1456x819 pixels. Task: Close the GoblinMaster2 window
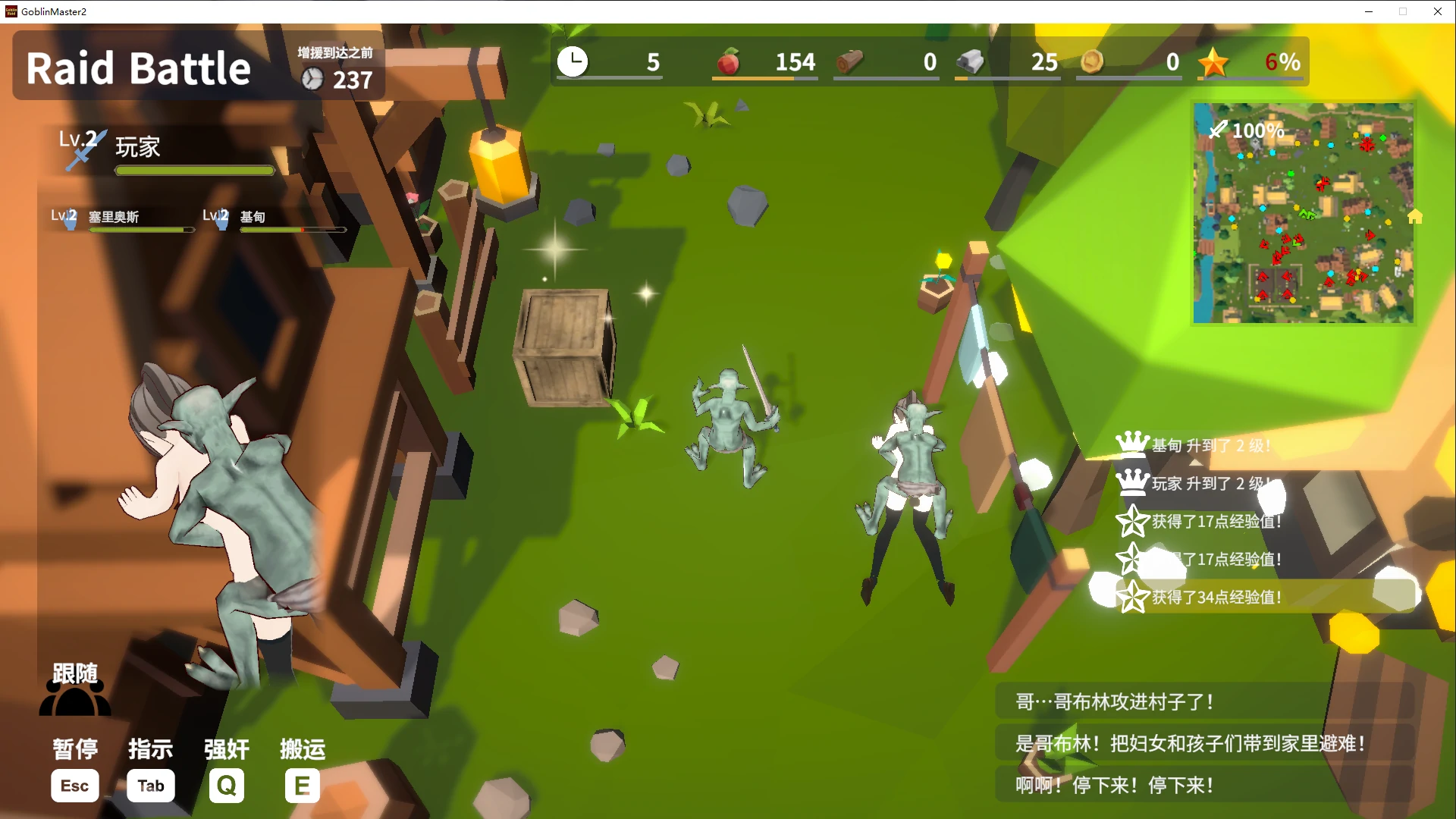click(x=1437, y=11)
